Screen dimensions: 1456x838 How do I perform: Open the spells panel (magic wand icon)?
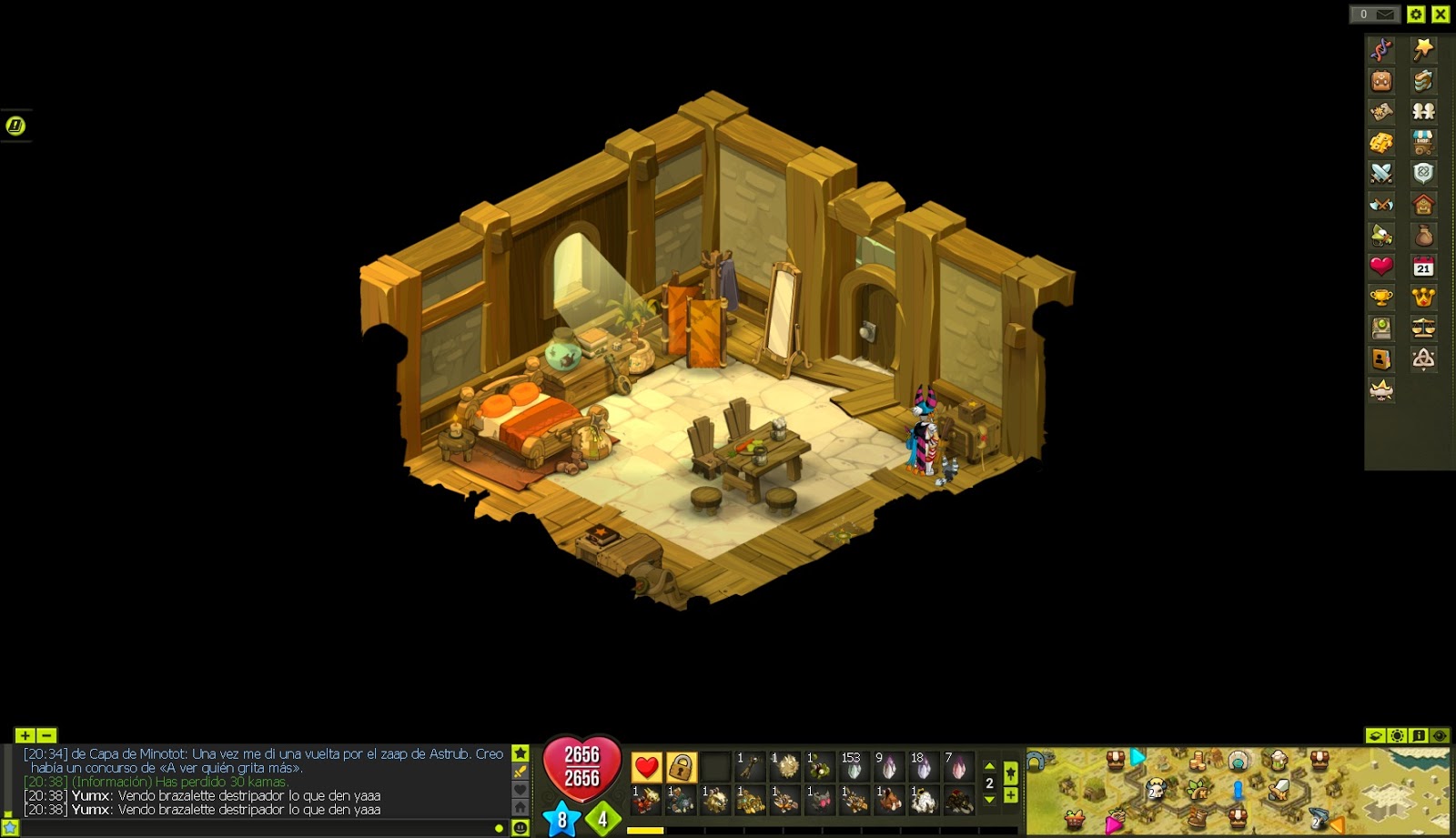coord(1425,48)
